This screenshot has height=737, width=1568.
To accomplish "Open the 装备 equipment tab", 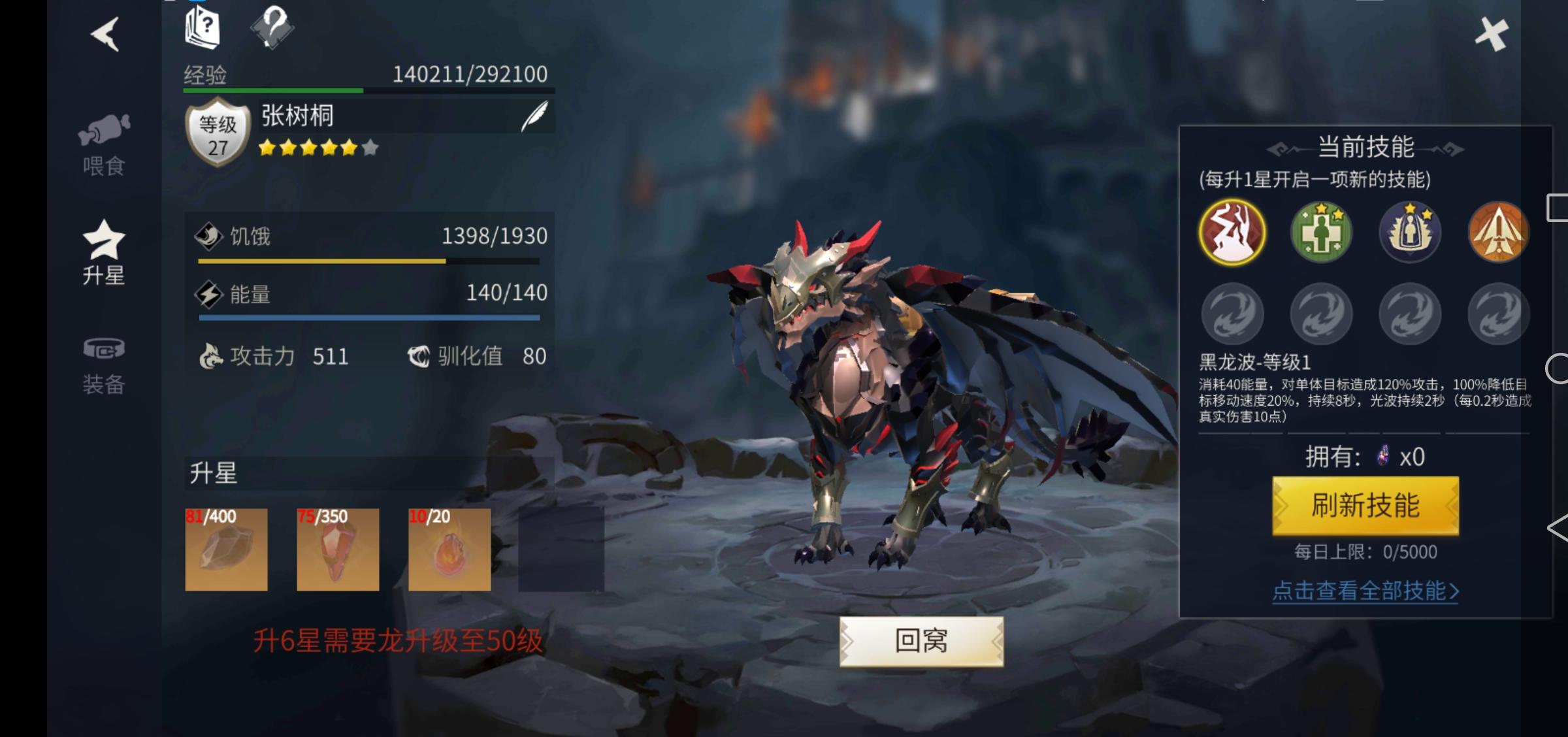I will pyautogui.click(x=104, y=366).
